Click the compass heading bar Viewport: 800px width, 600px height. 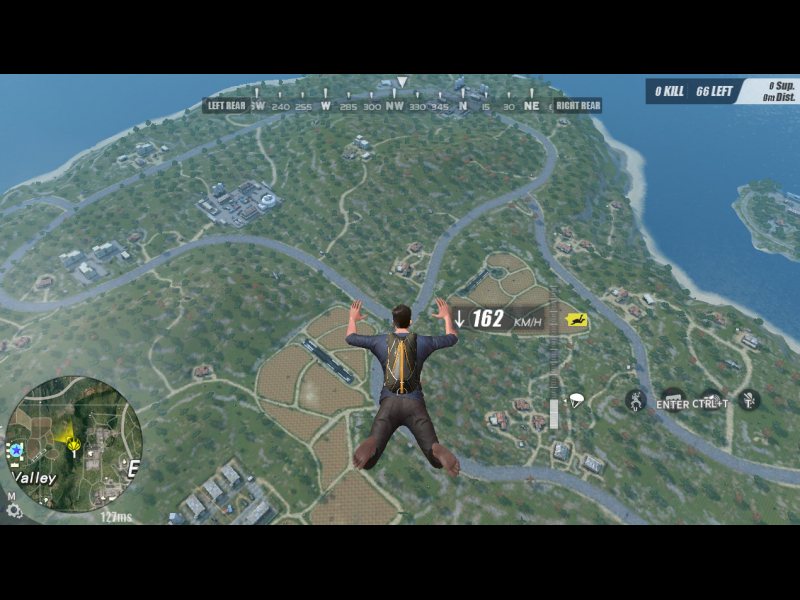[402, 105]
